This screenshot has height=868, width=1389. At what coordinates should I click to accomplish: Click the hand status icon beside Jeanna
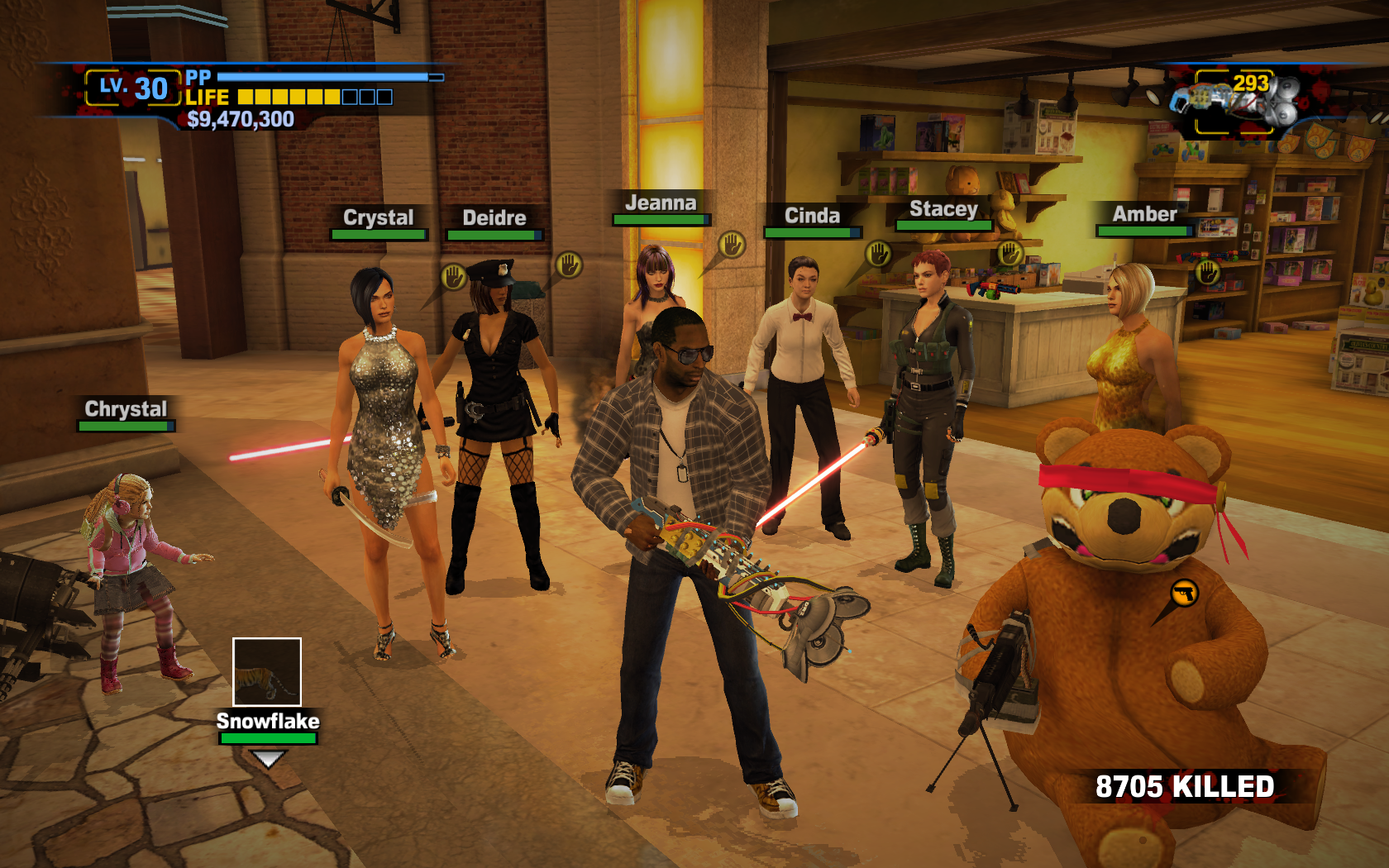pos(732,244)
